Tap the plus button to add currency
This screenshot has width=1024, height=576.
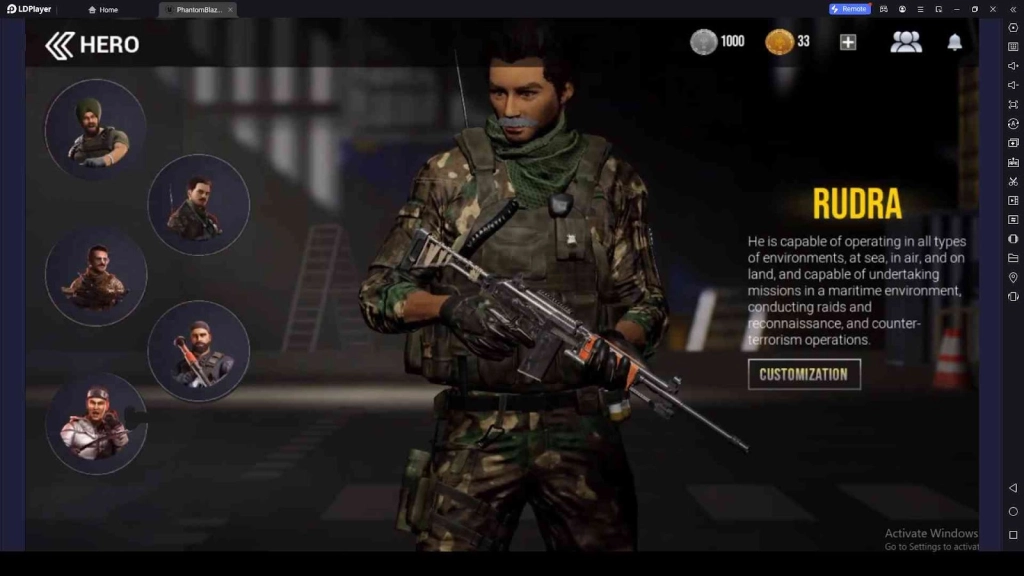point(848,42)
